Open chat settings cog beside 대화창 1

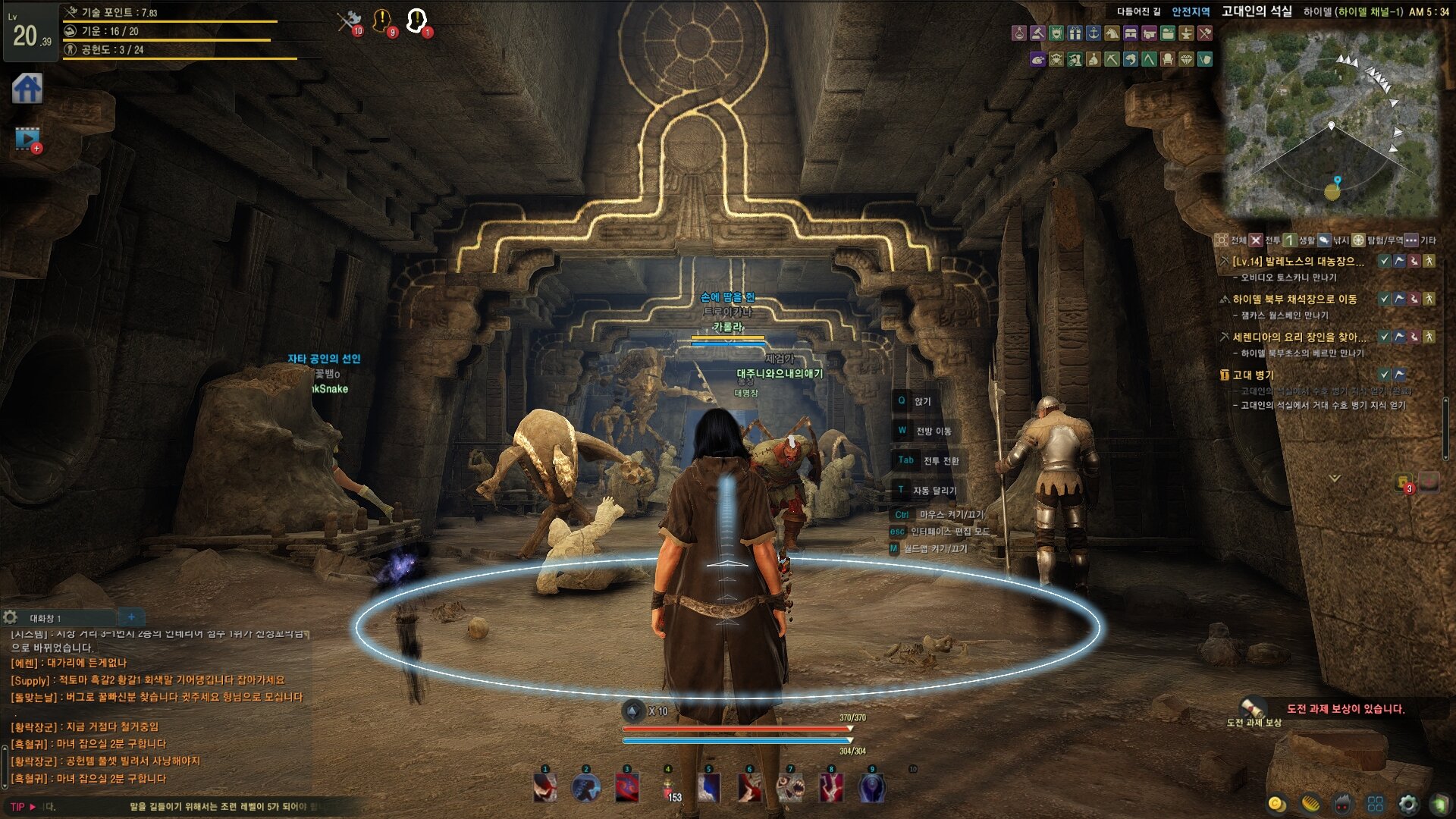pyautogui.click(x=11, y=617)
